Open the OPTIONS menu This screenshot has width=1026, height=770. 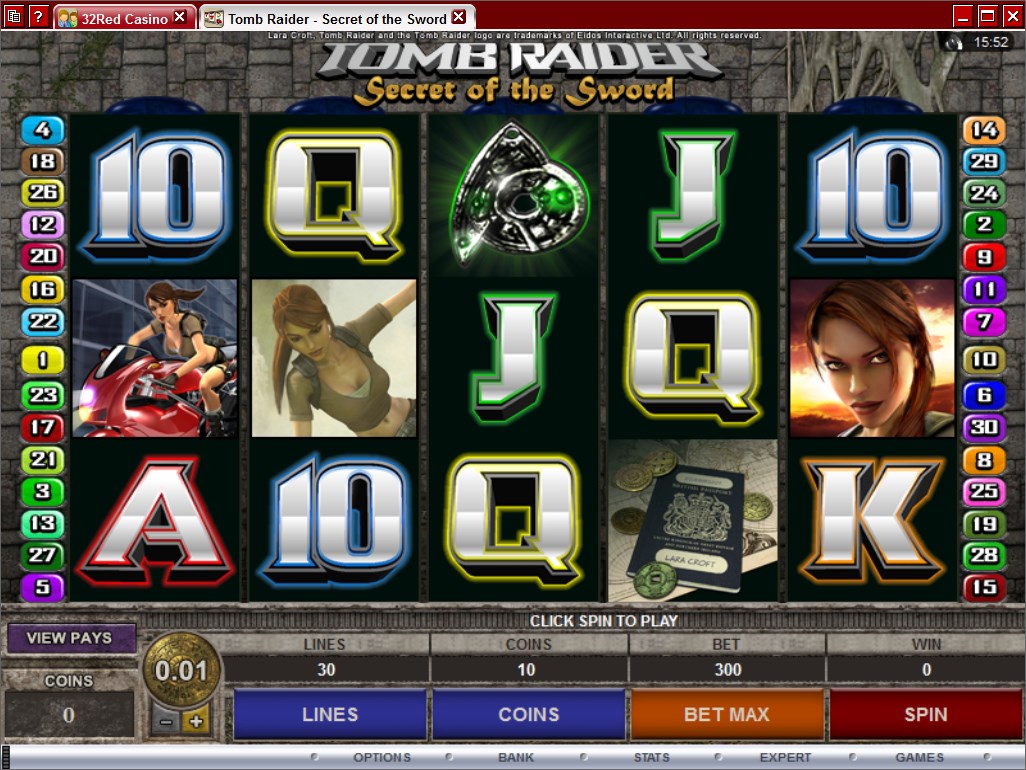381,757
